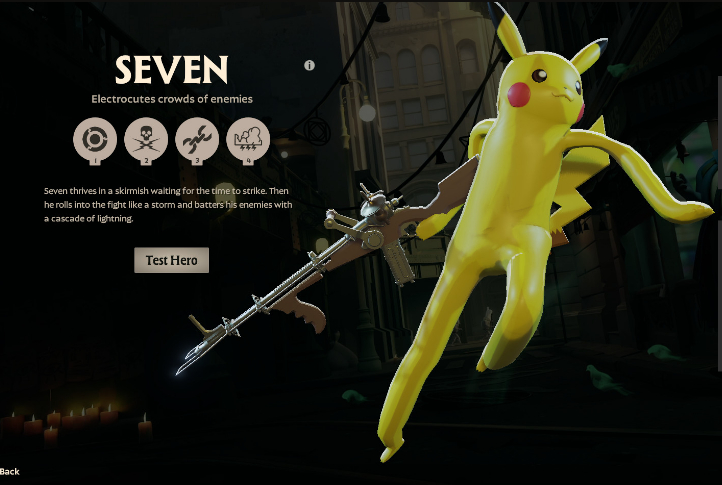
Task: Go Back to the previous screen
Action: [10, 471]
